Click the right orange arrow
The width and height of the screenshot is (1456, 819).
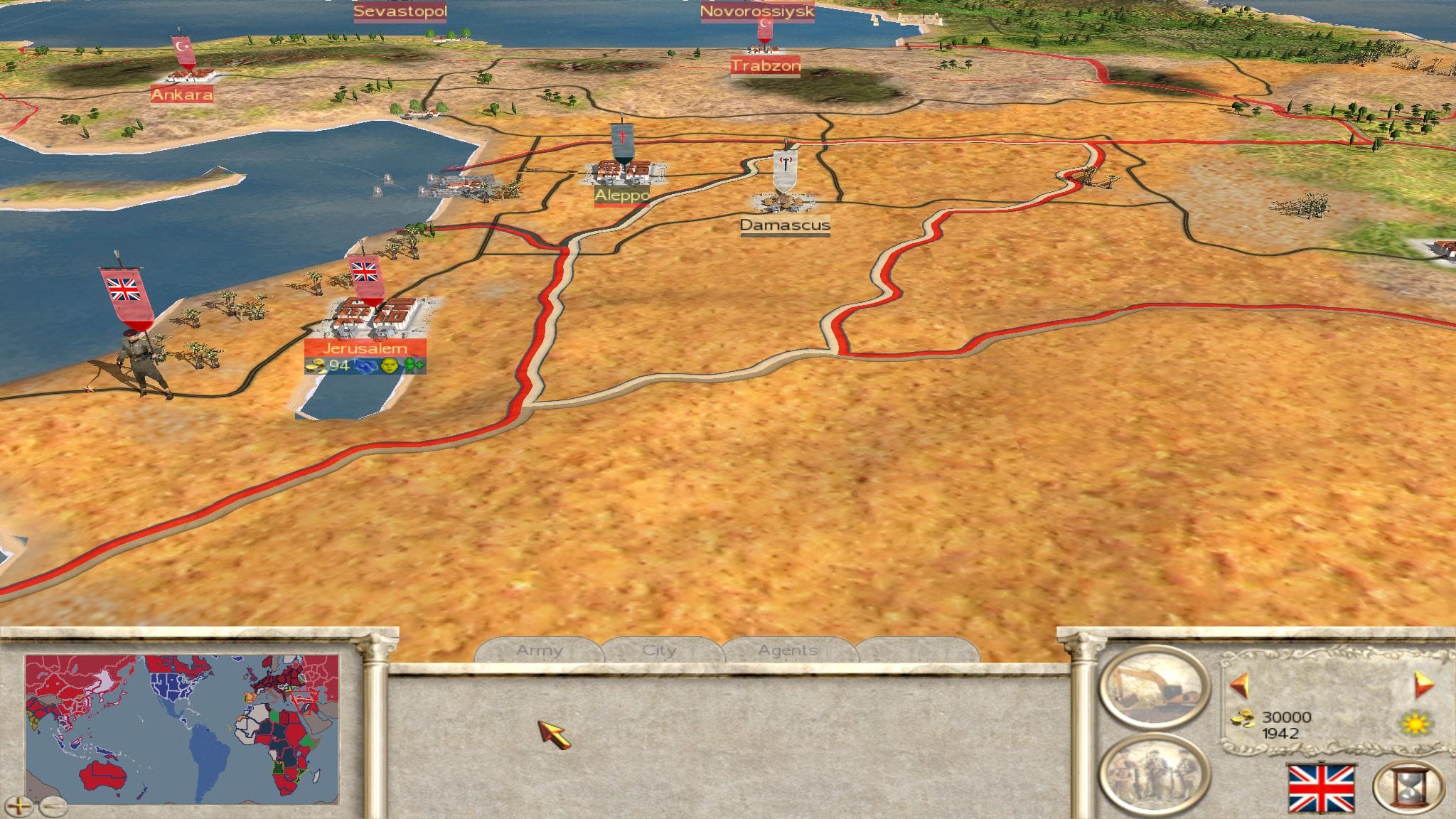(1424, 684)
